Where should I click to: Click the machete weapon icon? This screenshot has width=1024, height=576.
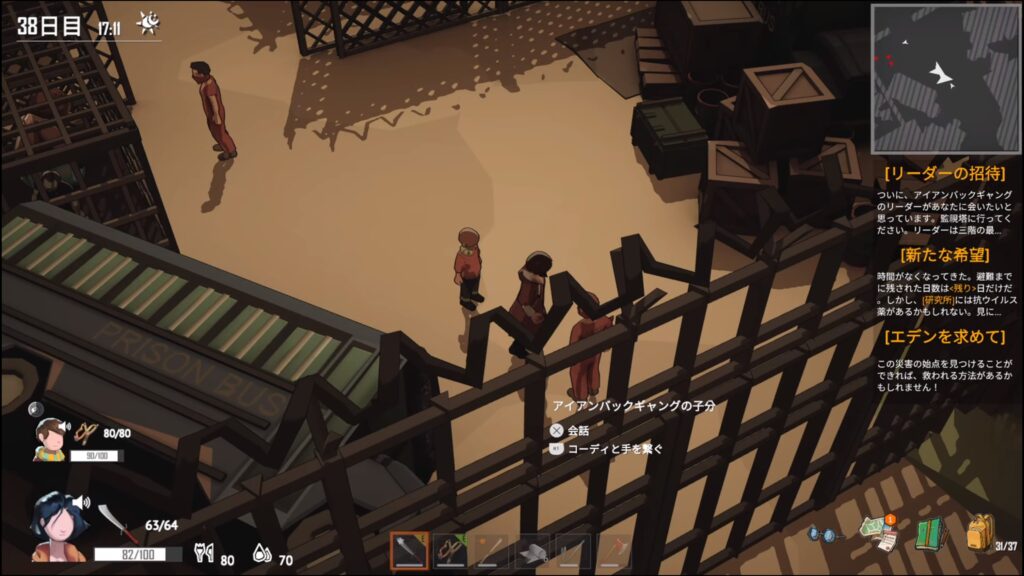pyautogui.click(x=109, y=522)
